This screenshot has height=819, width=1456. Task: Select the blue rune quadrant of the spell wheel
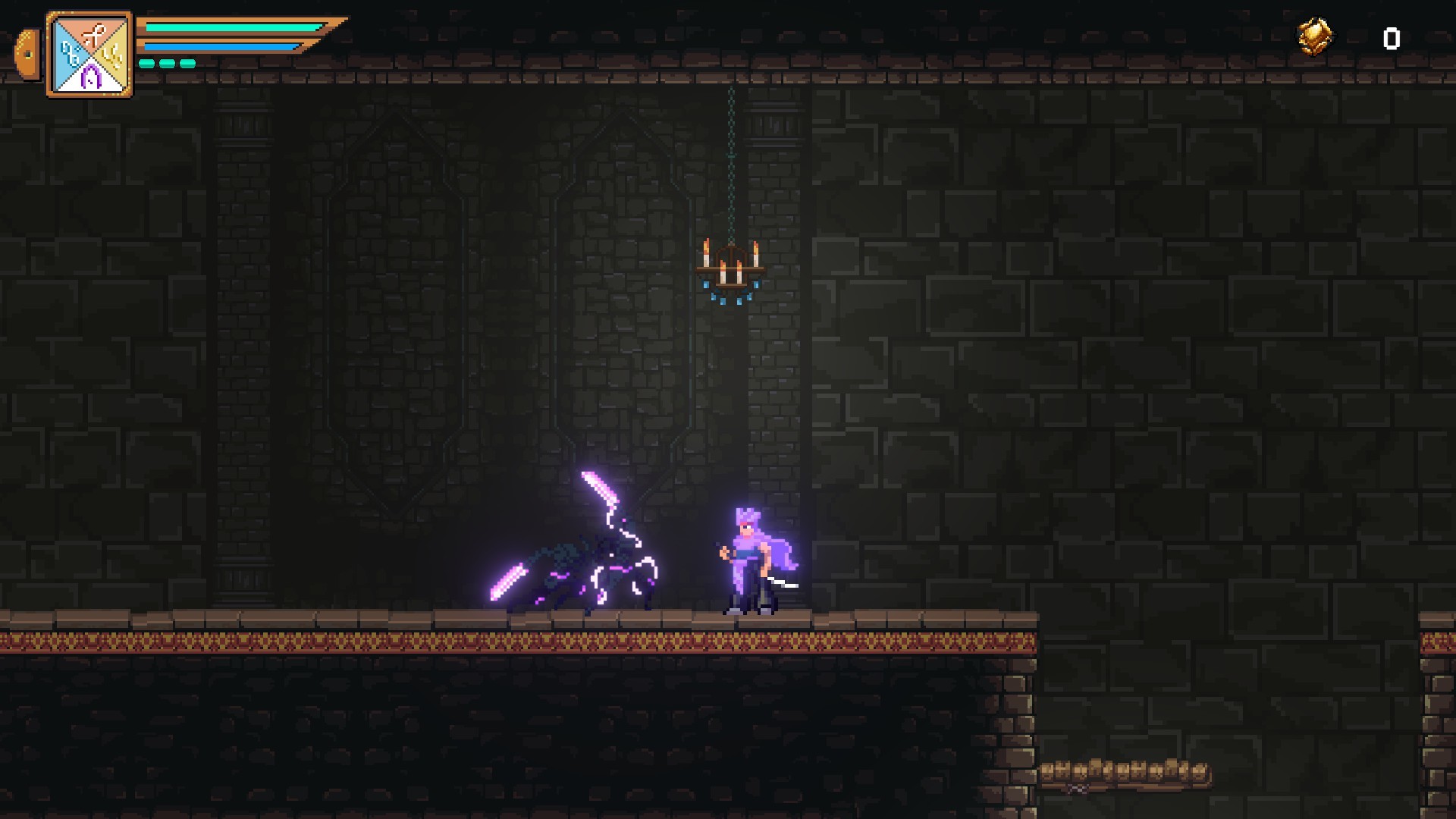click(x=69, y=54)
